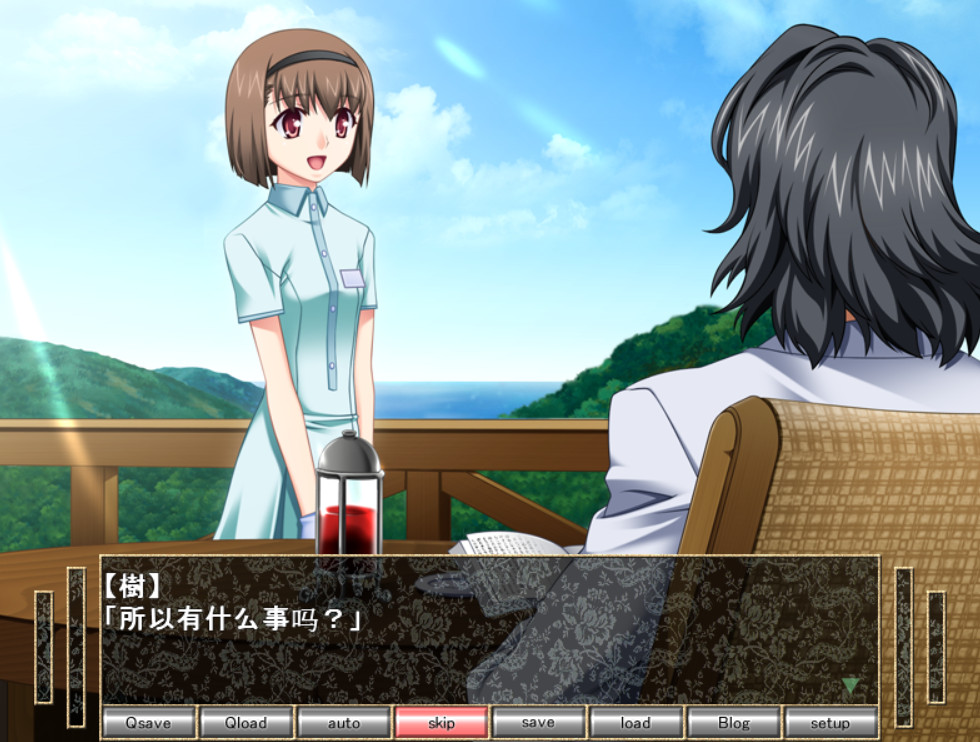Open the load menu

(x=635, y=722)
